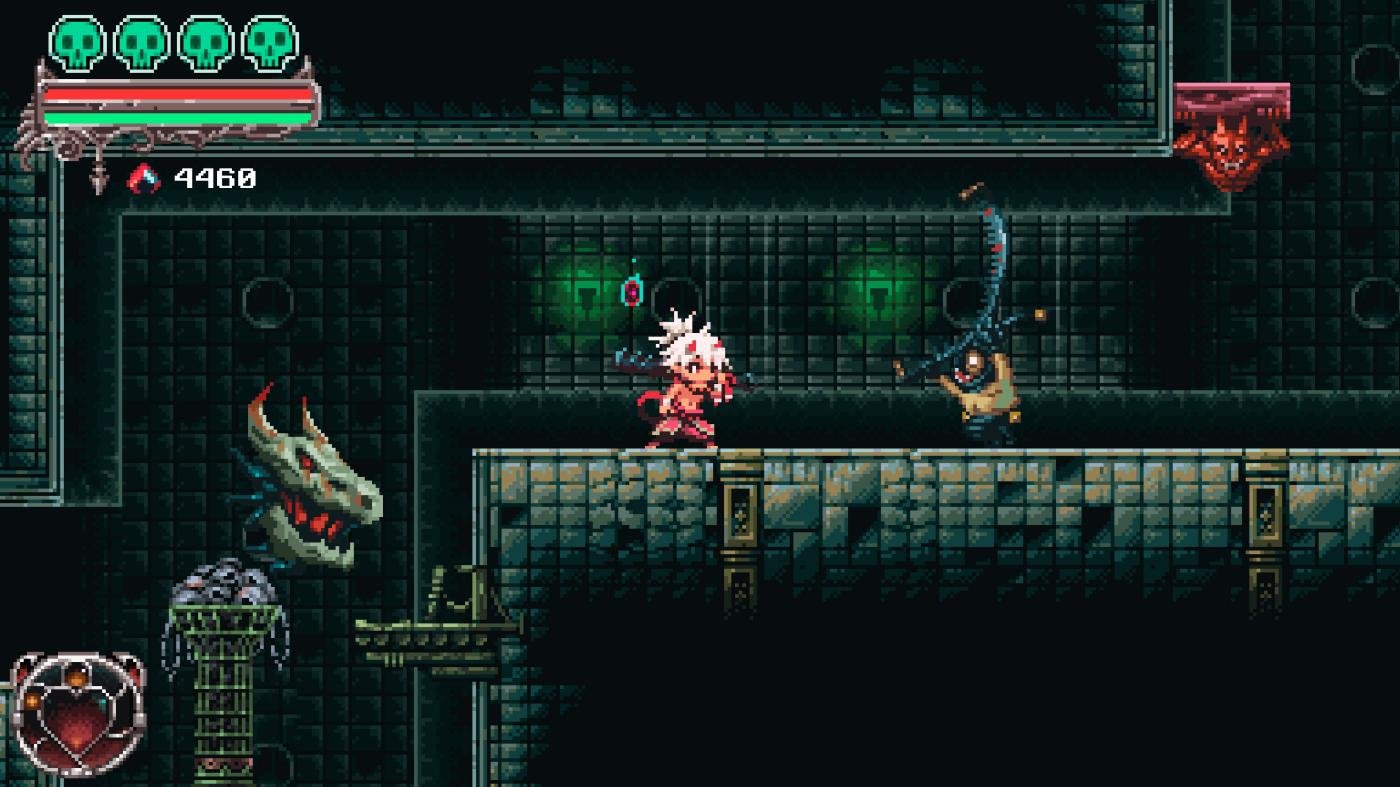Select the heart relic slot
This screenshot has width=1400, height=787.
coord(78,714)
